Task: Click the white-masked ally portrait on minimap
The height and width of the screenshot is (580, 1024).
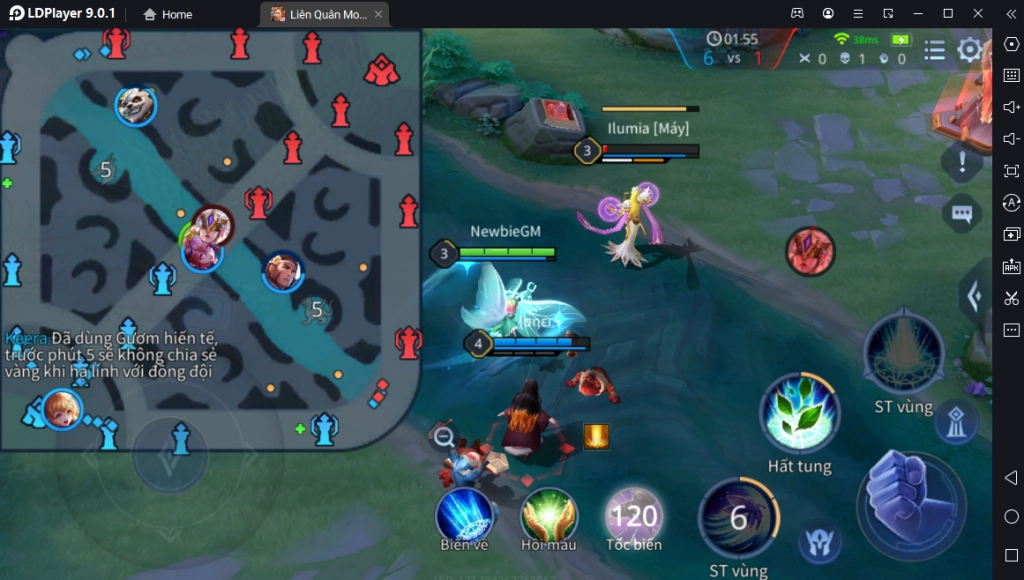Action: coord(135,106)
